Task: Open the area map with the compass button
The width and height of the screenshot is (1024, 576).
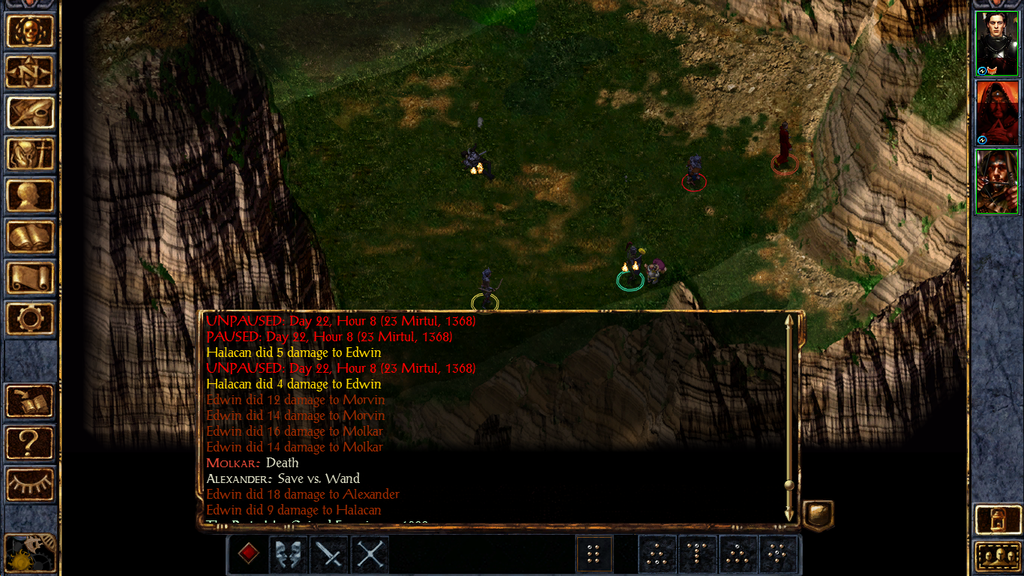Action: coord(30,71)
